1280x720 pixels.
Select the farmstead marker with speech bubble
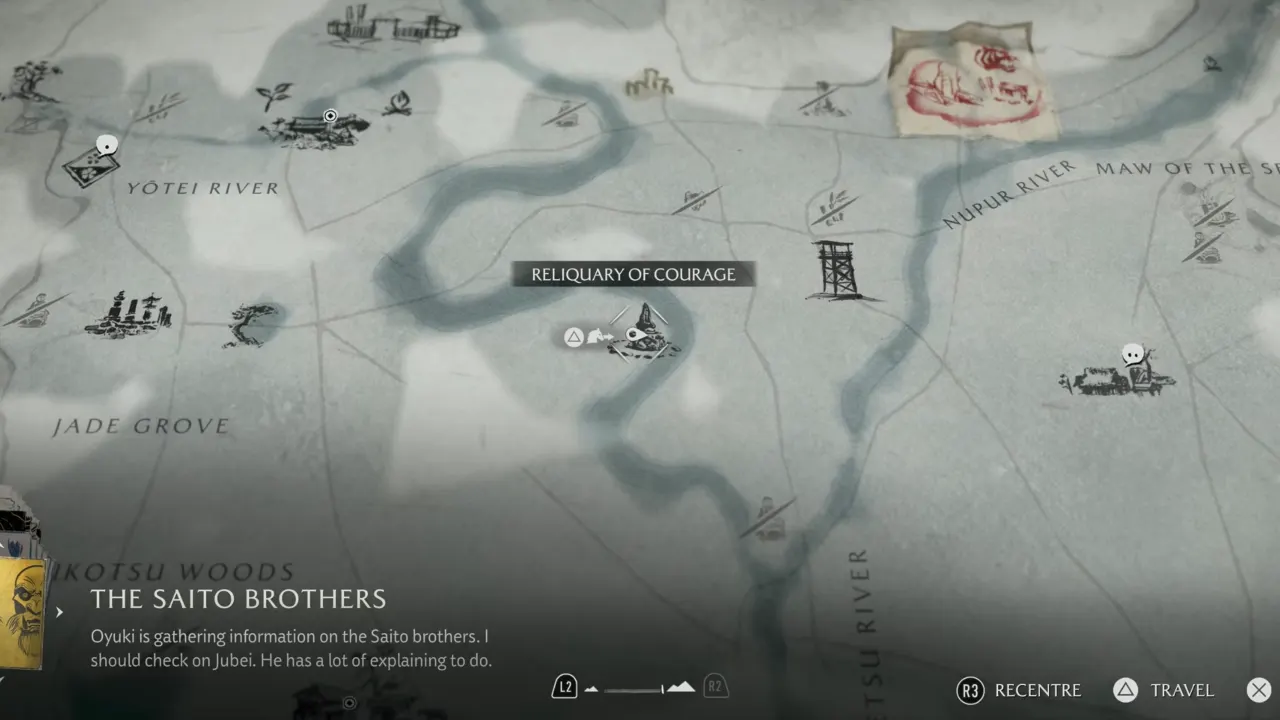coord(1118,375)
